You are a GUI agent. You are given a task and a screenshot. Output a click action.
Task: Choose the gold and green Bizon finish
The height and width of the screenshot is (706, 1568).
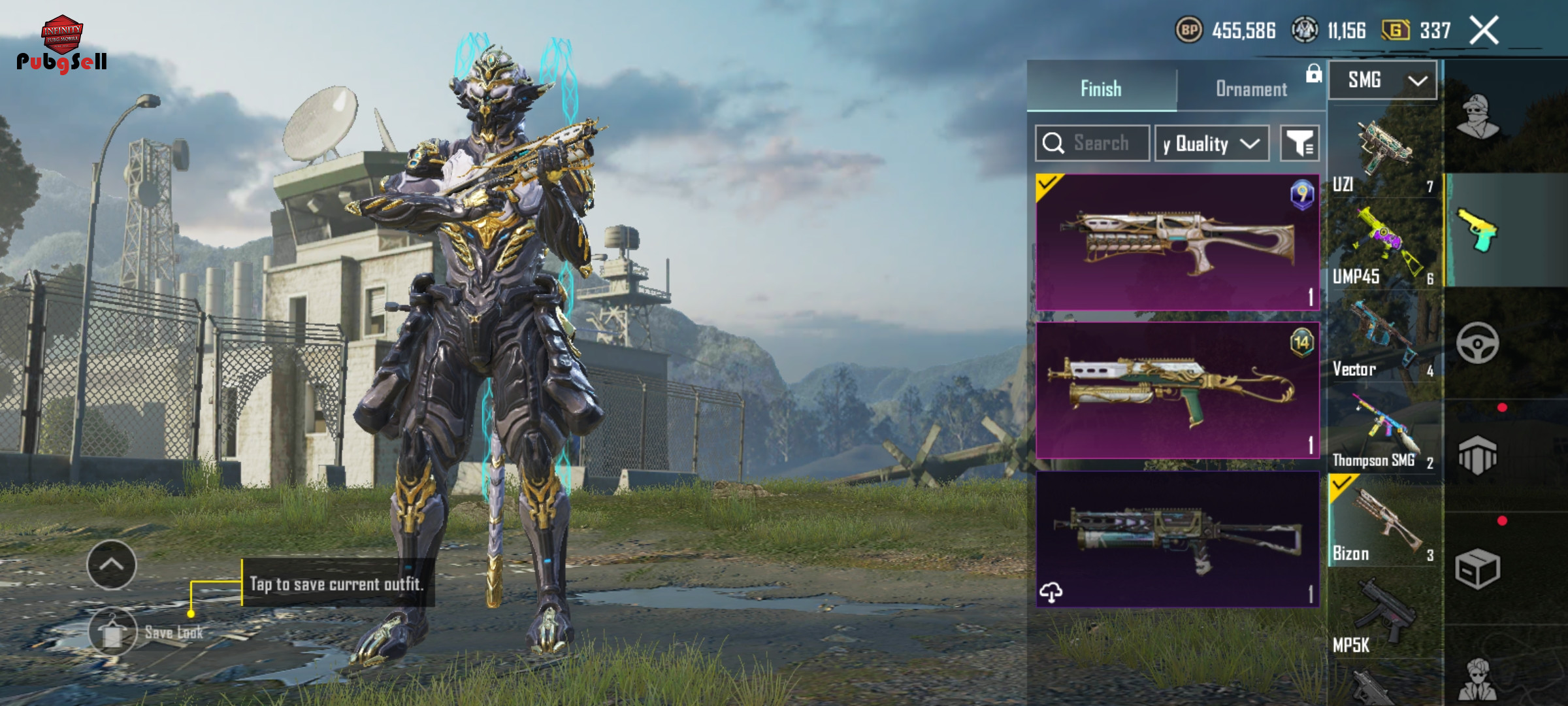(1177, 390)
